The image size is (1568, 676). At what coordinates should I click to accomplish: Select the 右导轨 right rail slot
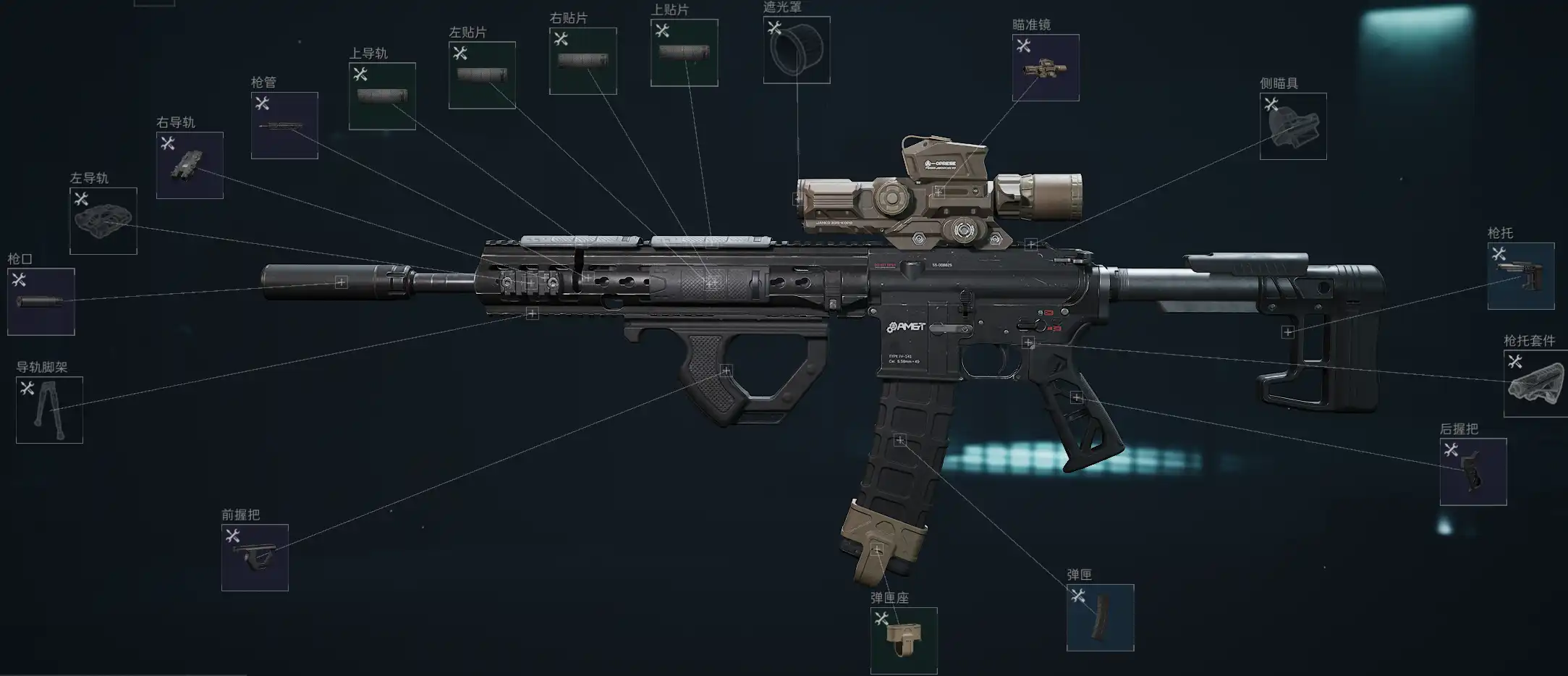click(x=190, y=165)
